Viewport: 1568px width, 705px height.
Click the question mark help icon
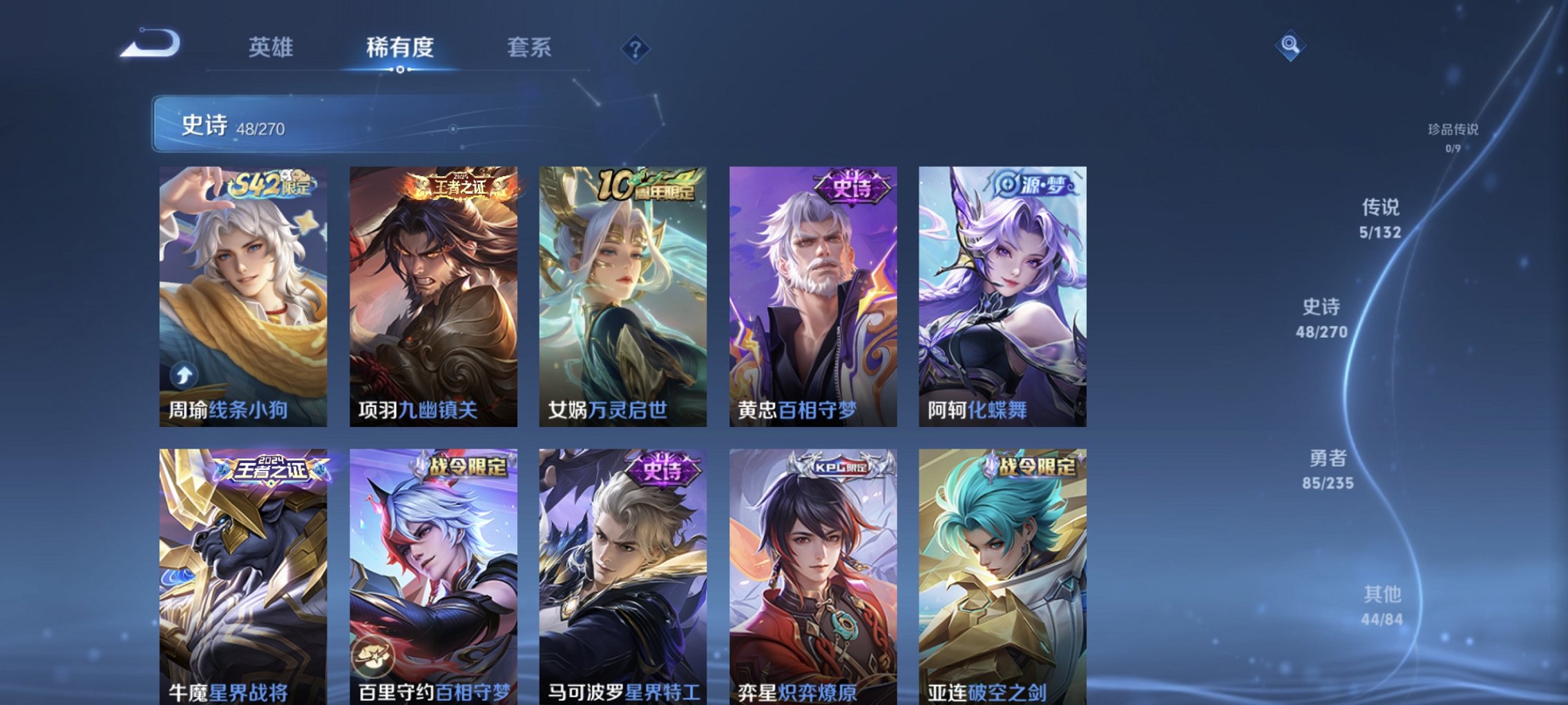tap(636, 48)
